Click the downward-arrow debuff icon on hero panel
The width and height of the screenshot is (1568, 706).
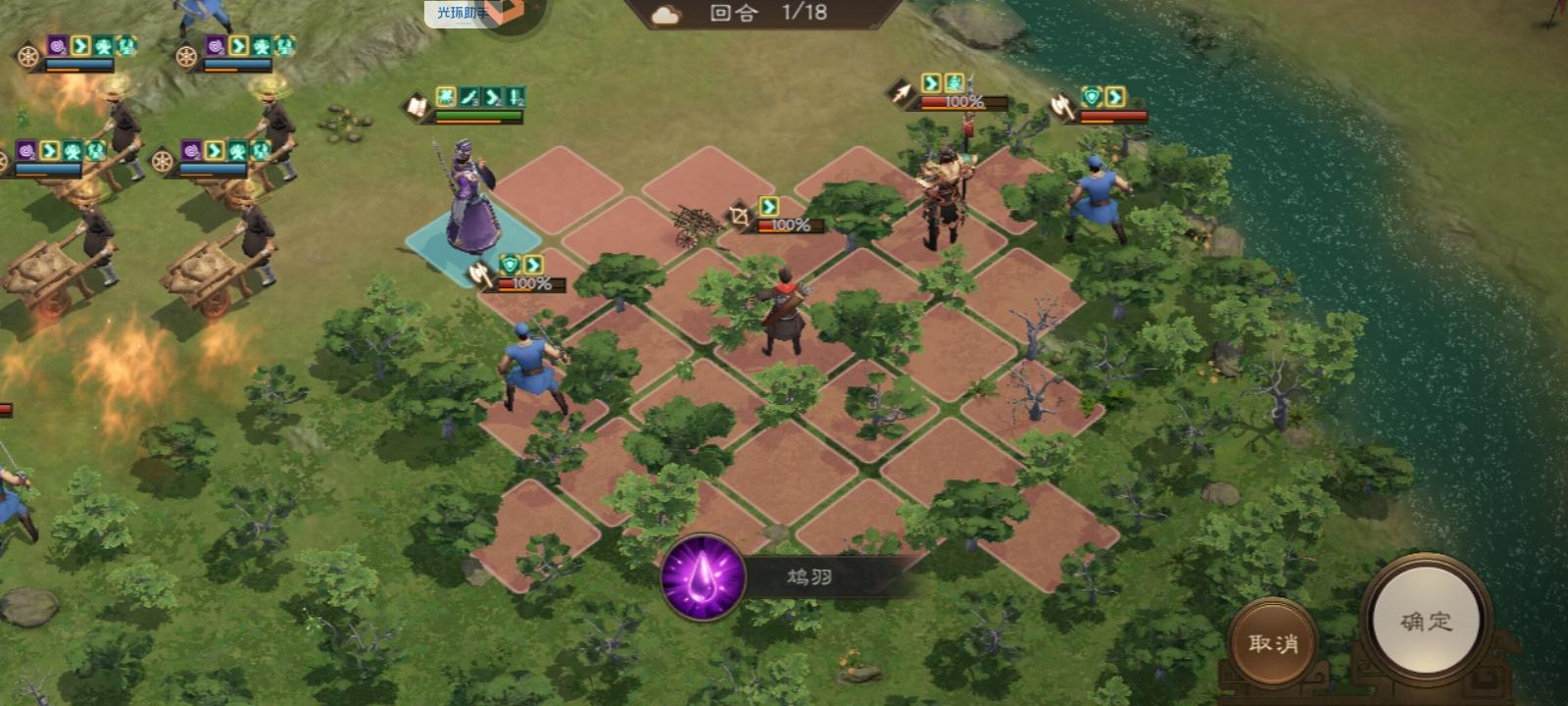[514, 98]
